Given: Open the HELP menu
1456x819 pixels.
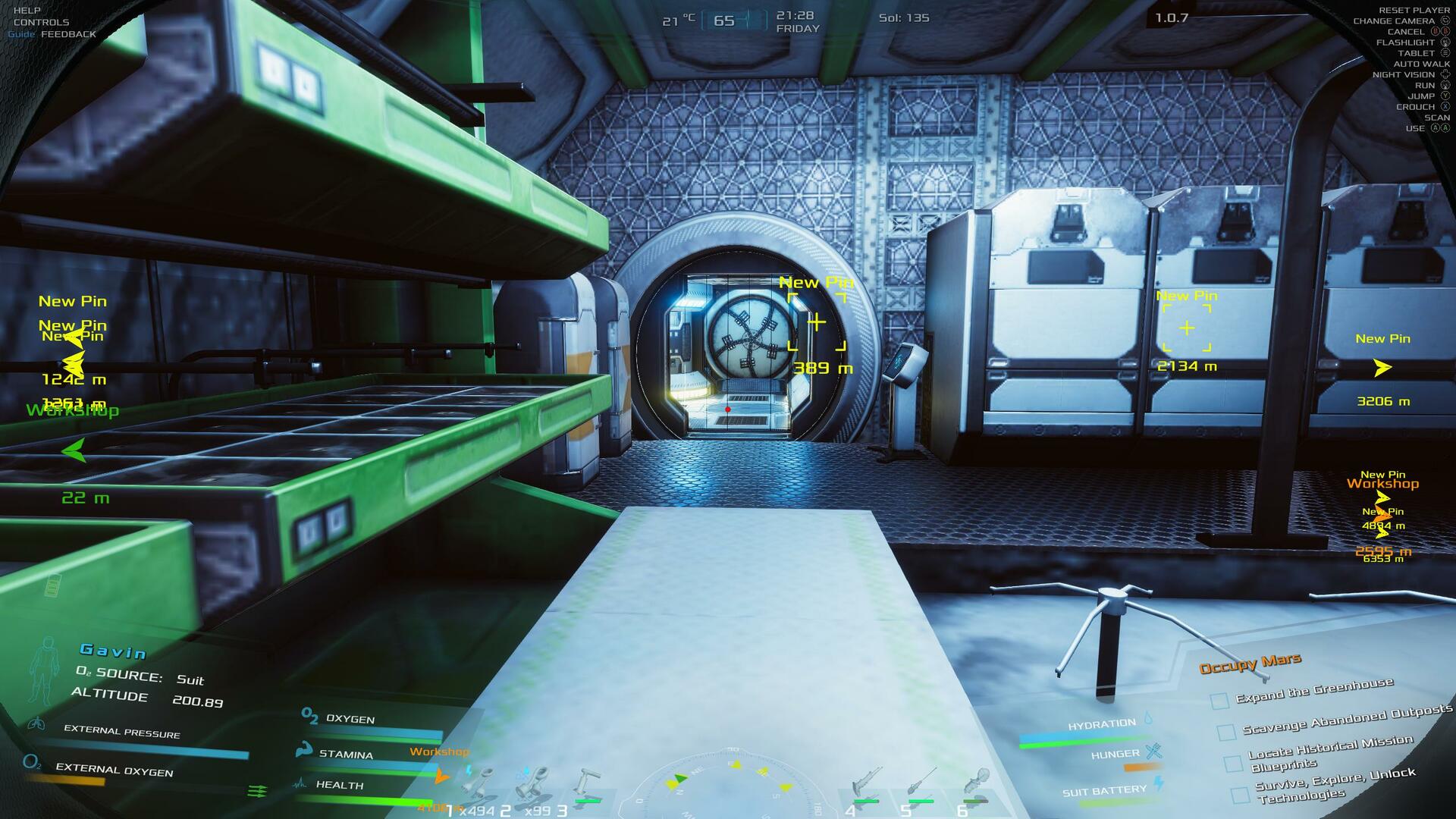Looking at the screenshot, I should click(x=27, y=11).
